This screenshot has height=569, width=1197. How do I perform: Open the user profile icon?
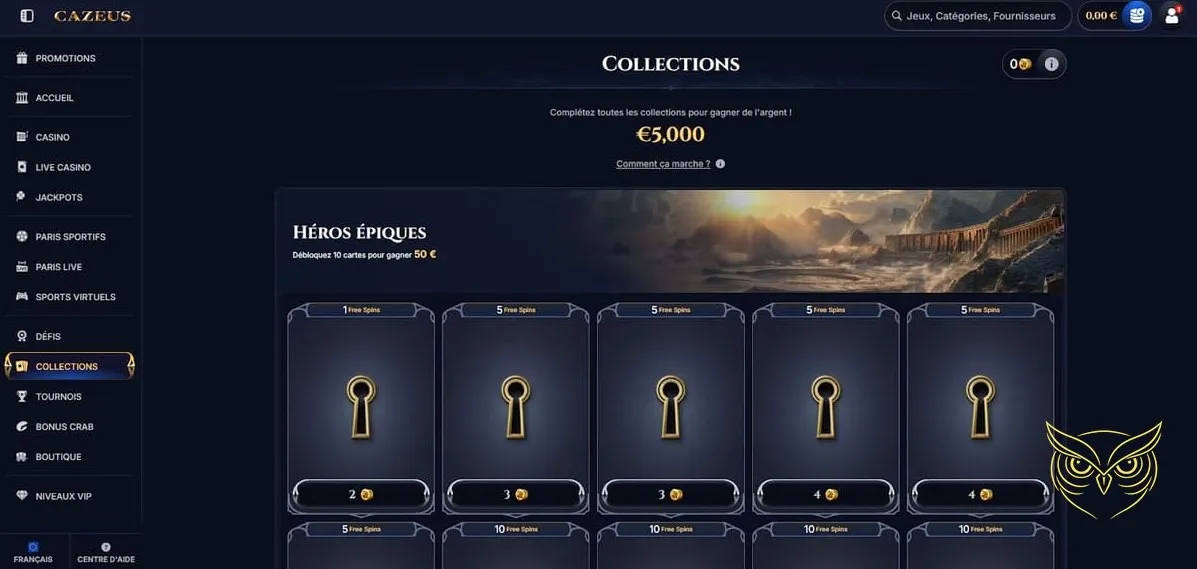point(1172,16)
